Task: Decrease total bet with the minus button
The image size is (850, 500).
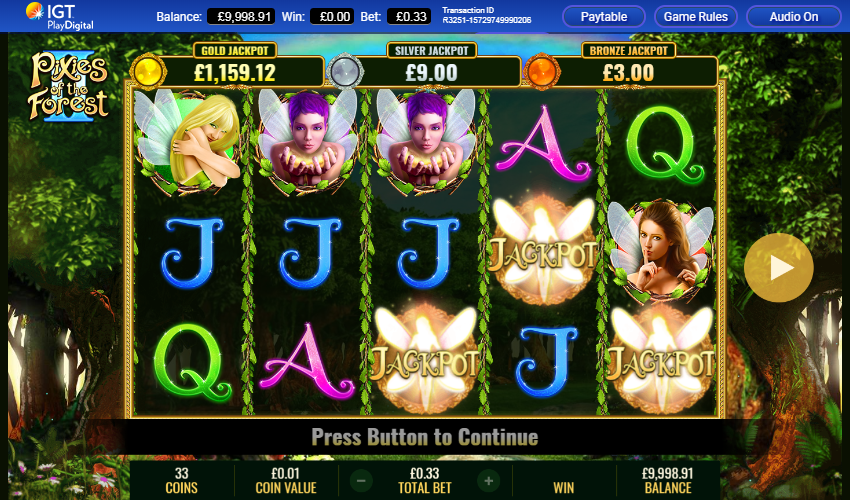Action: [361, 481]
